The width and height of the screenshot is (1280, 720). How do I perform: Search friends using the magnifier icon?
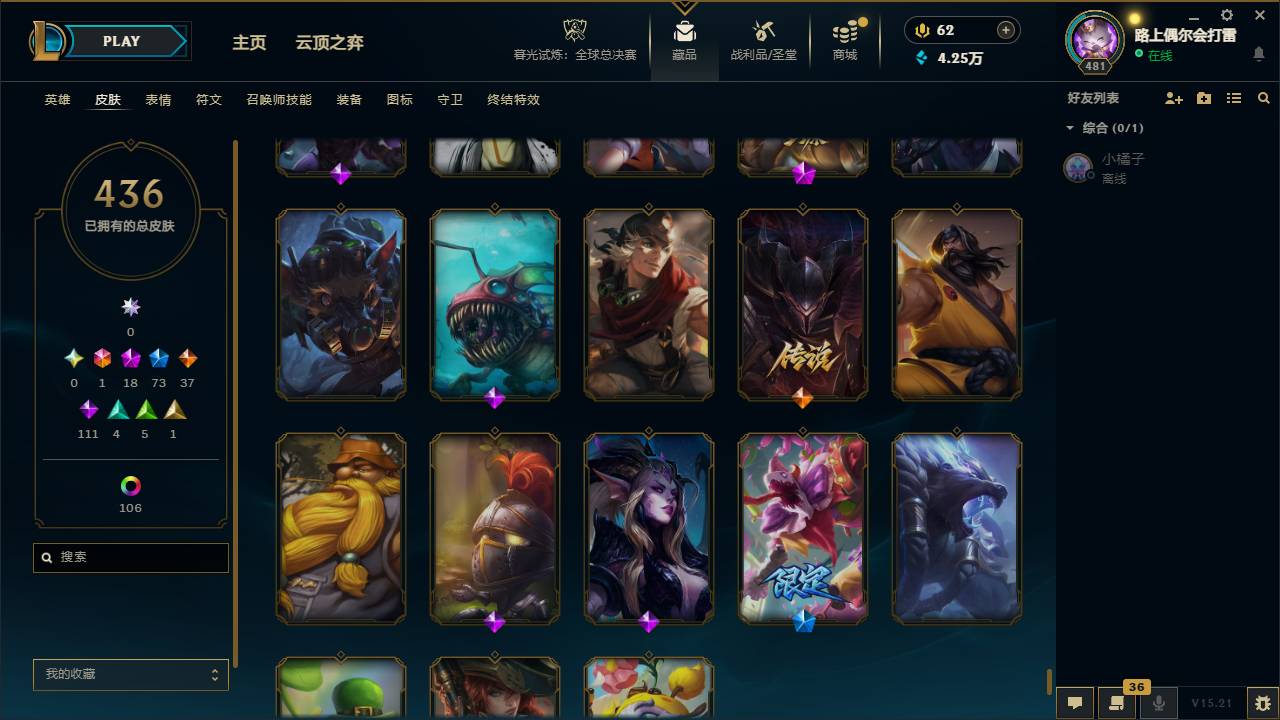click(1264, 98)
